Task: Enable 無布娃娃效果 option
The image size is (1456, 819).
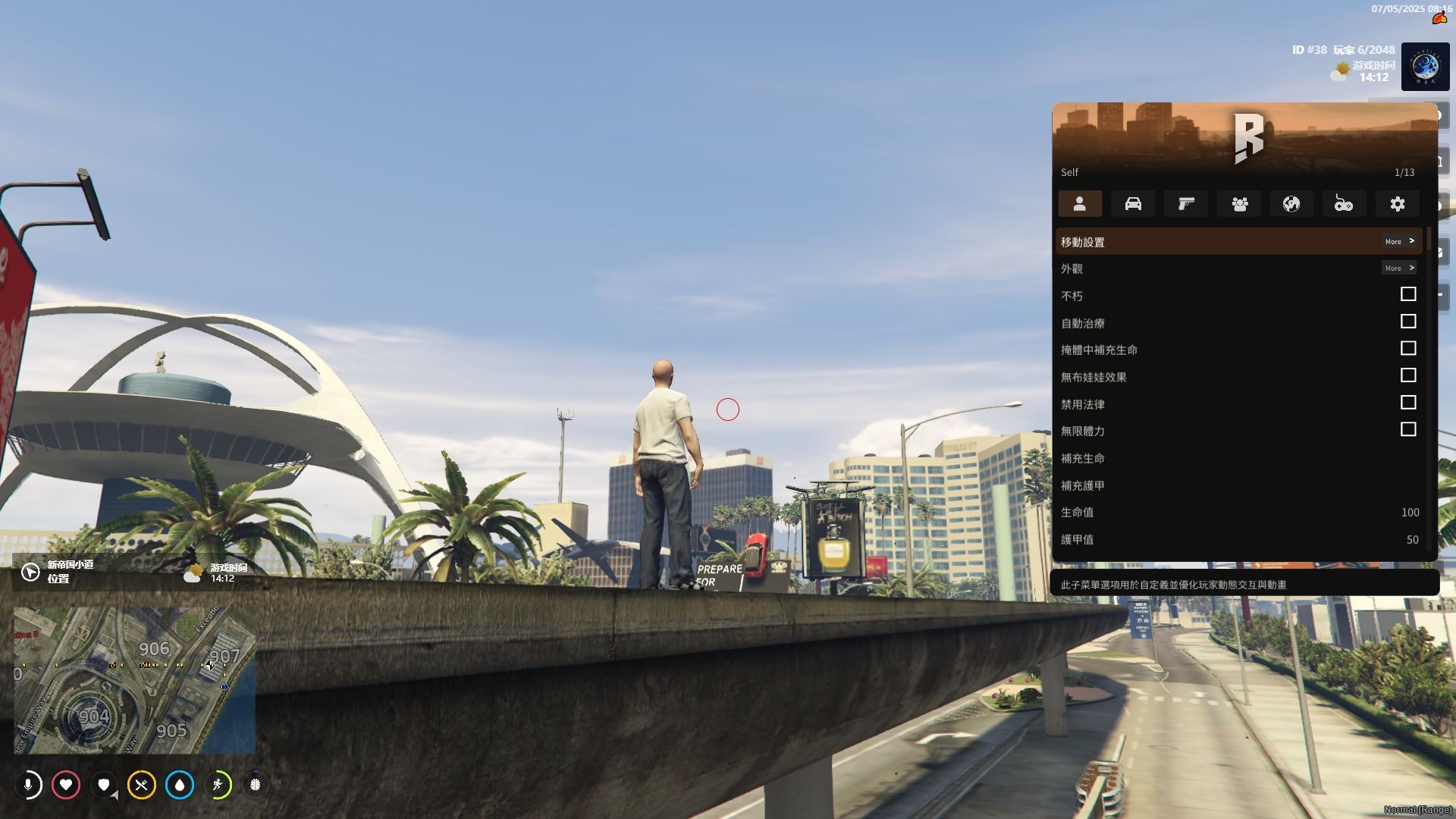Action: (1407, 375)
